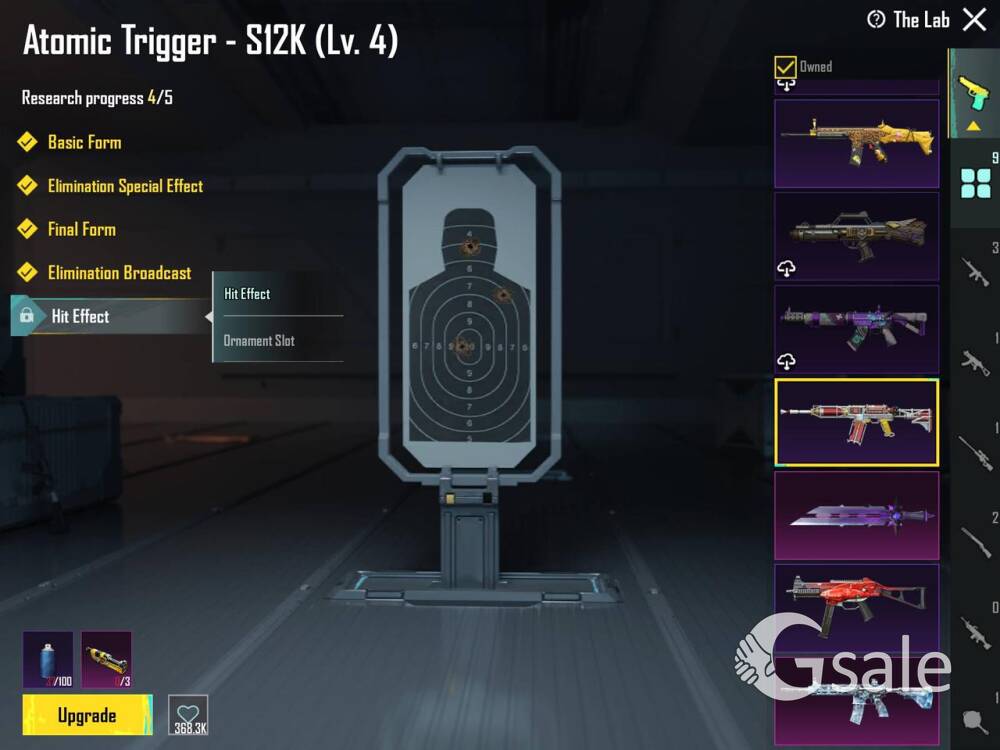
Task: Like this skin with the heart button
Action: tap(188, 714)
